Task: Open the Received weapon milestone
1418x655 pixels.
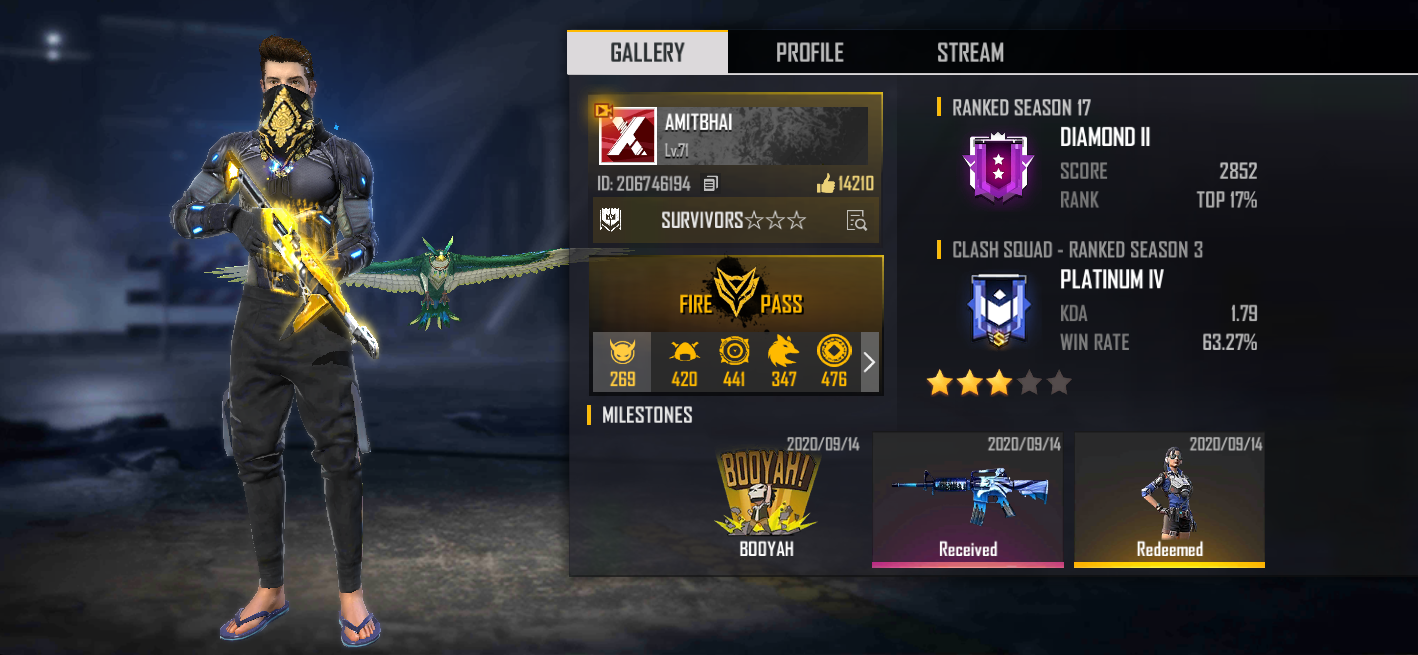Action: [967, 498]
